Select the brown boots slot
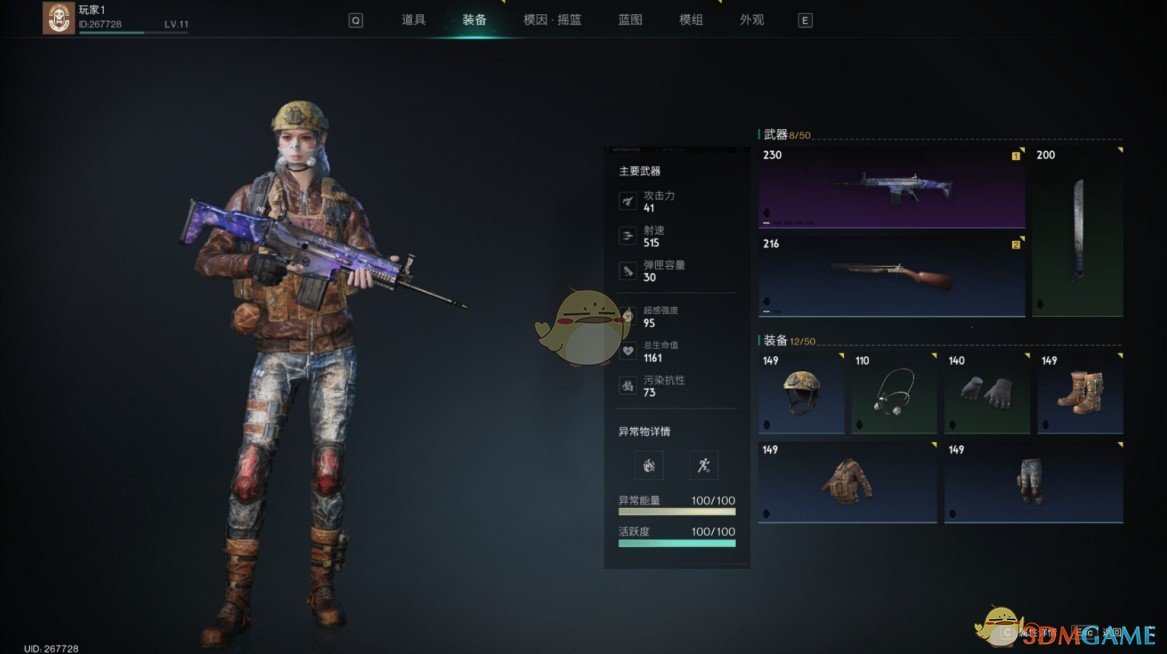 click(x=1080, y=392)
